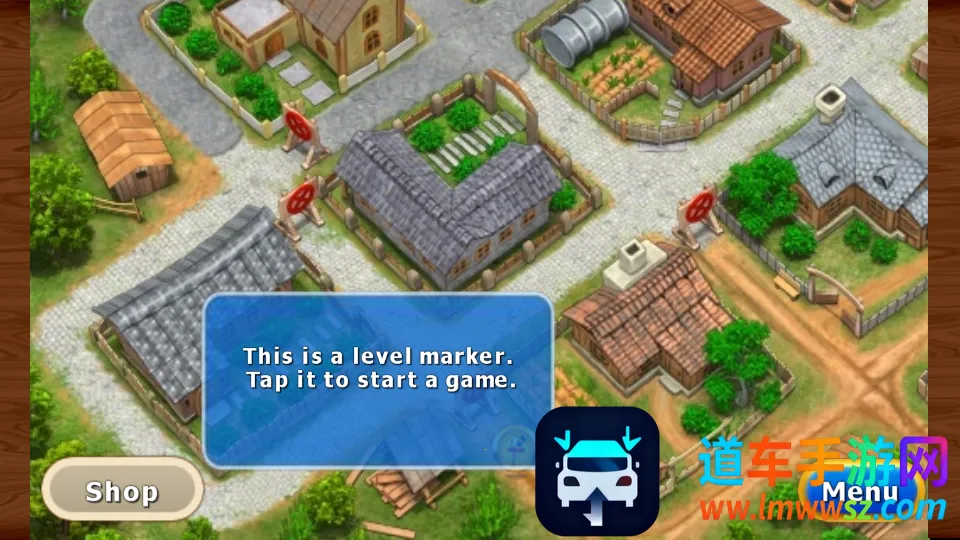Open the Menu button
960x540 pixels.
tap(859, 491)
